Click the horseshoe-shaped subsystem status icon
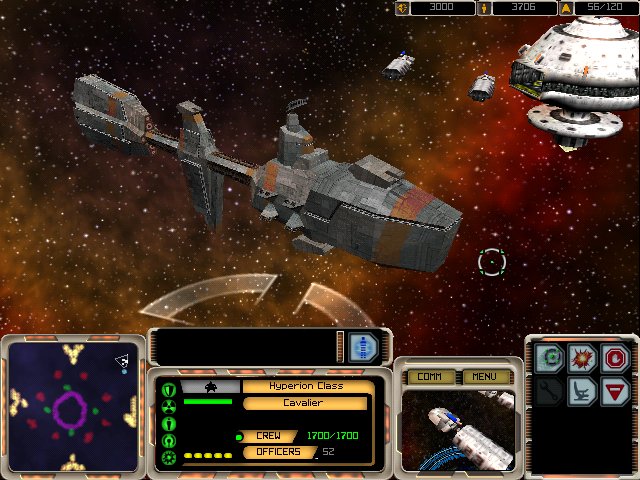640x480 pixels. tap(169, 441)
